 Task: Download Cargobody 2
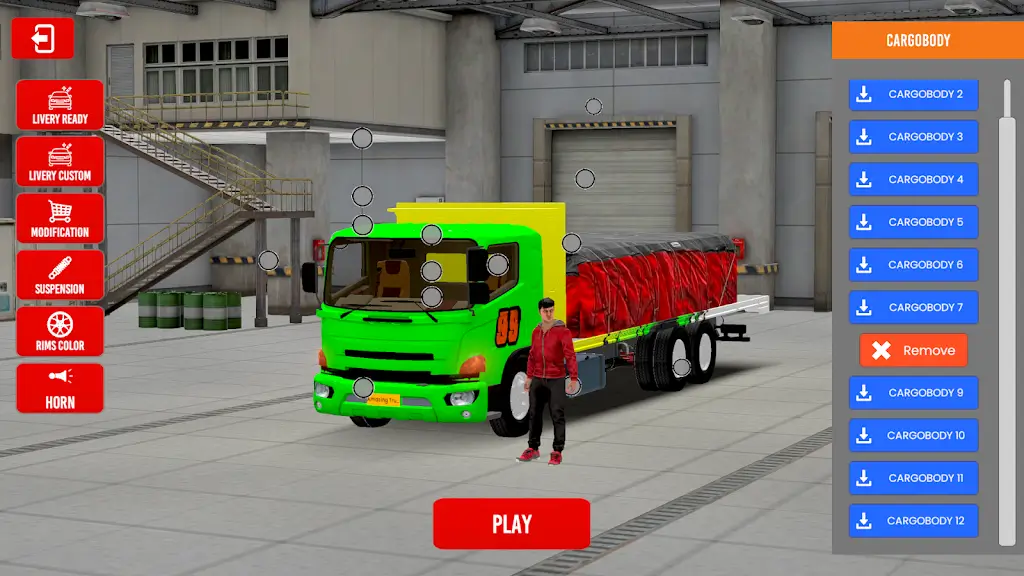[x=913, y=94]
